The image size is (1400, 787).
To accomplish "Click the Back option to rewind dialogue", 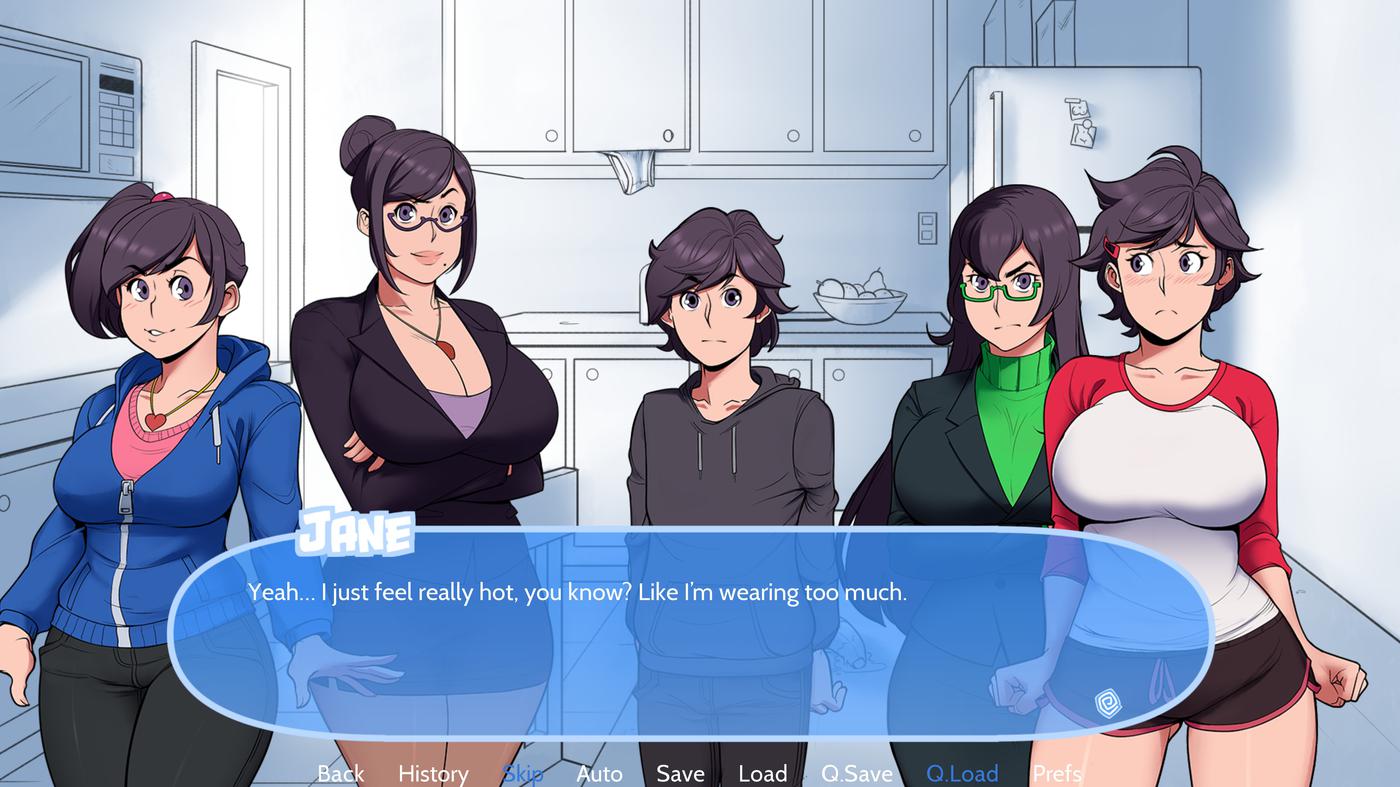I will point(339,773).
